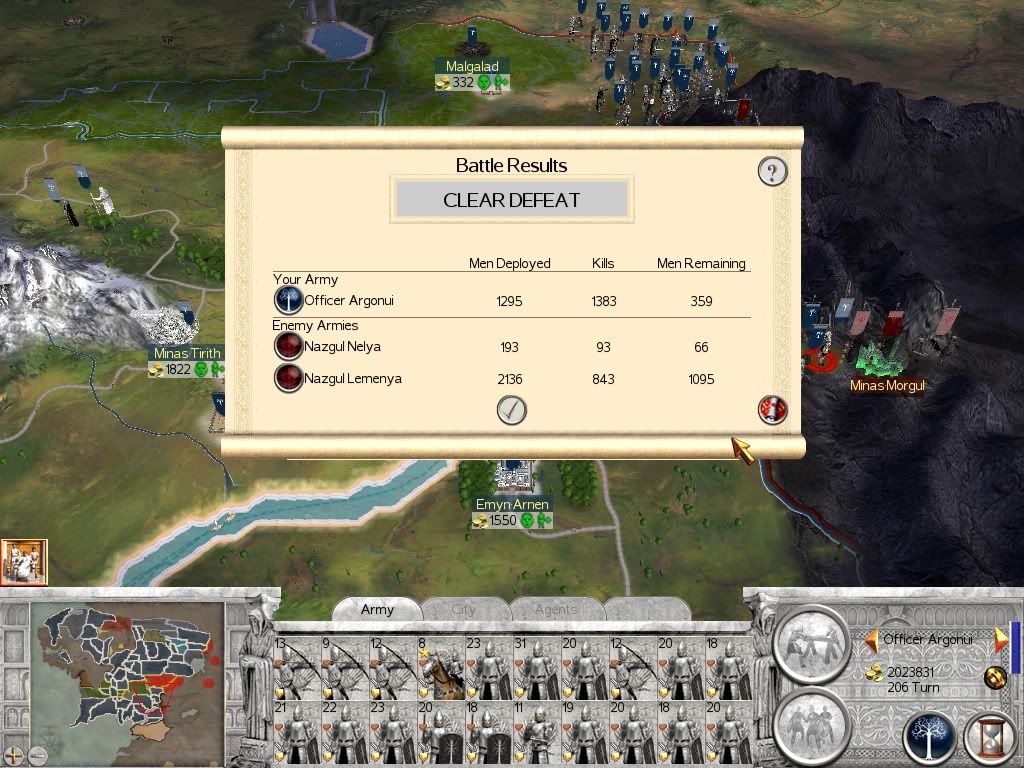Zoom out the minimap with minus button

point(36,755)
